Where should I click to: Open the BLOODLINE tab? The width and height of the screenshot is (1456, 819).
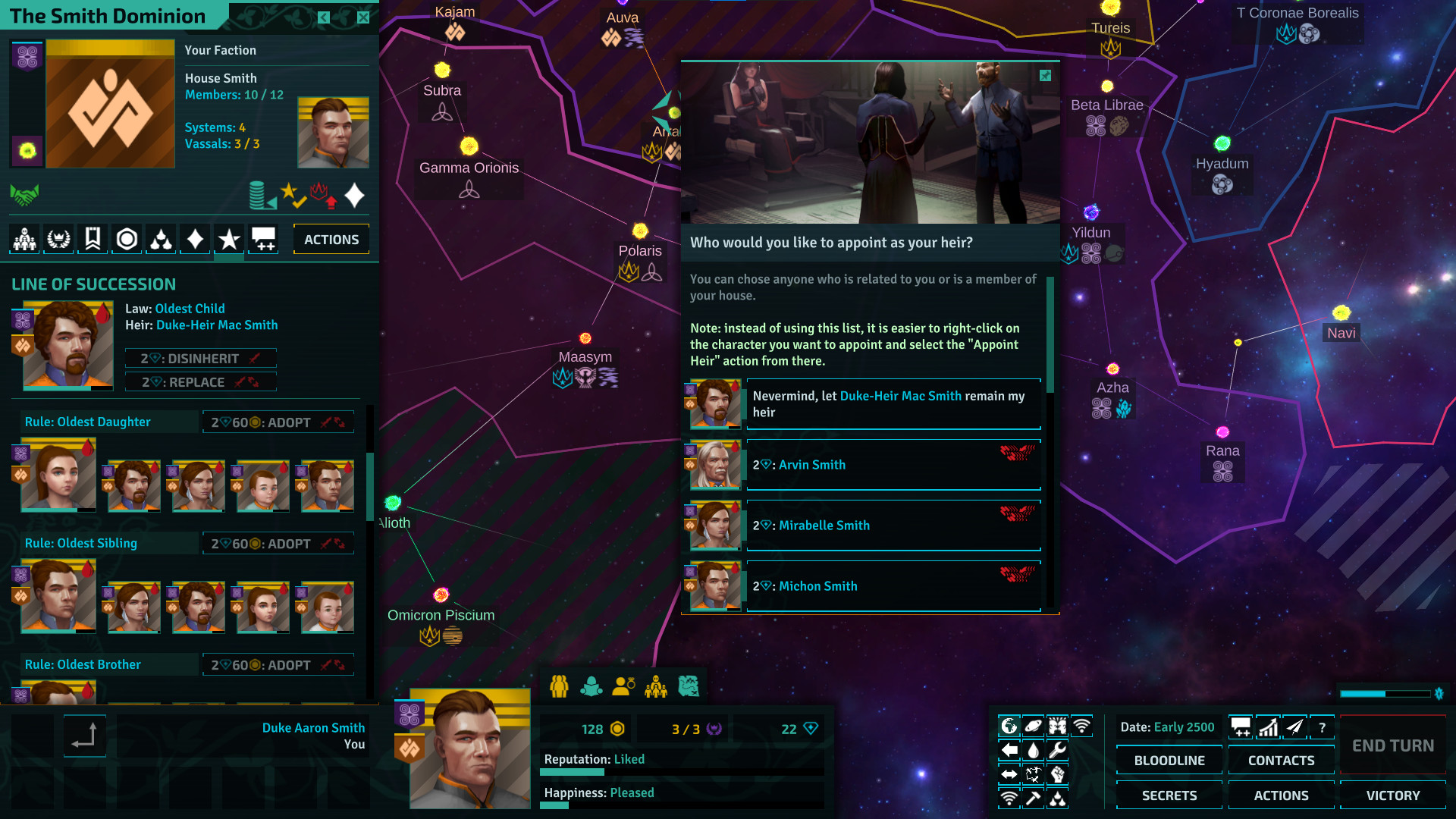pyautogui.click(x=1169, y=760)
